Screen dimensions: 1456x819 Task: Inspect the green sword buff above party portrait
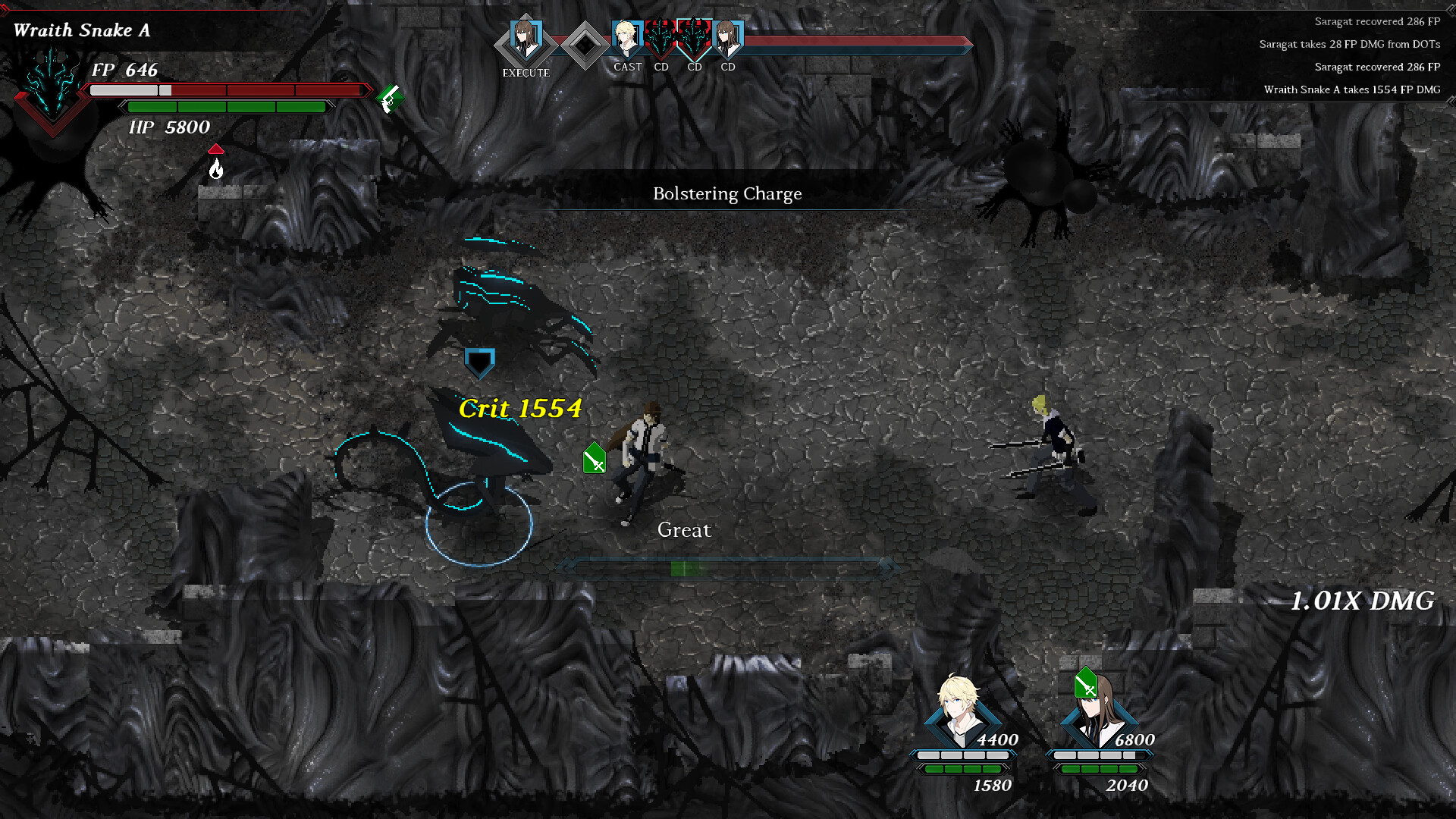(1086, 683)
